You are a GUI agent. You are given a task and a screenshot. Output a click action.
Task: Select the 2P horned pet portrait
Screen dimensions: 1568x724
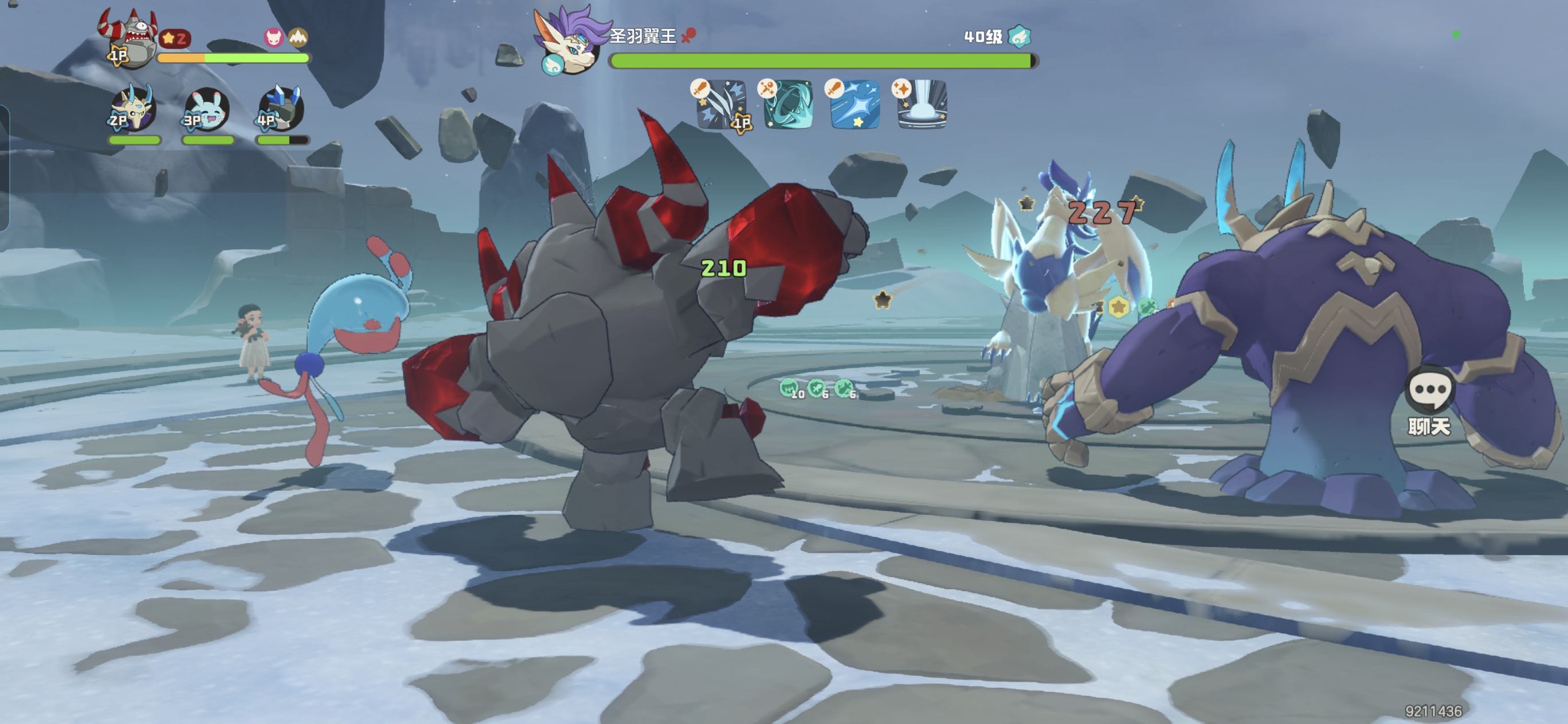[134, 109]
